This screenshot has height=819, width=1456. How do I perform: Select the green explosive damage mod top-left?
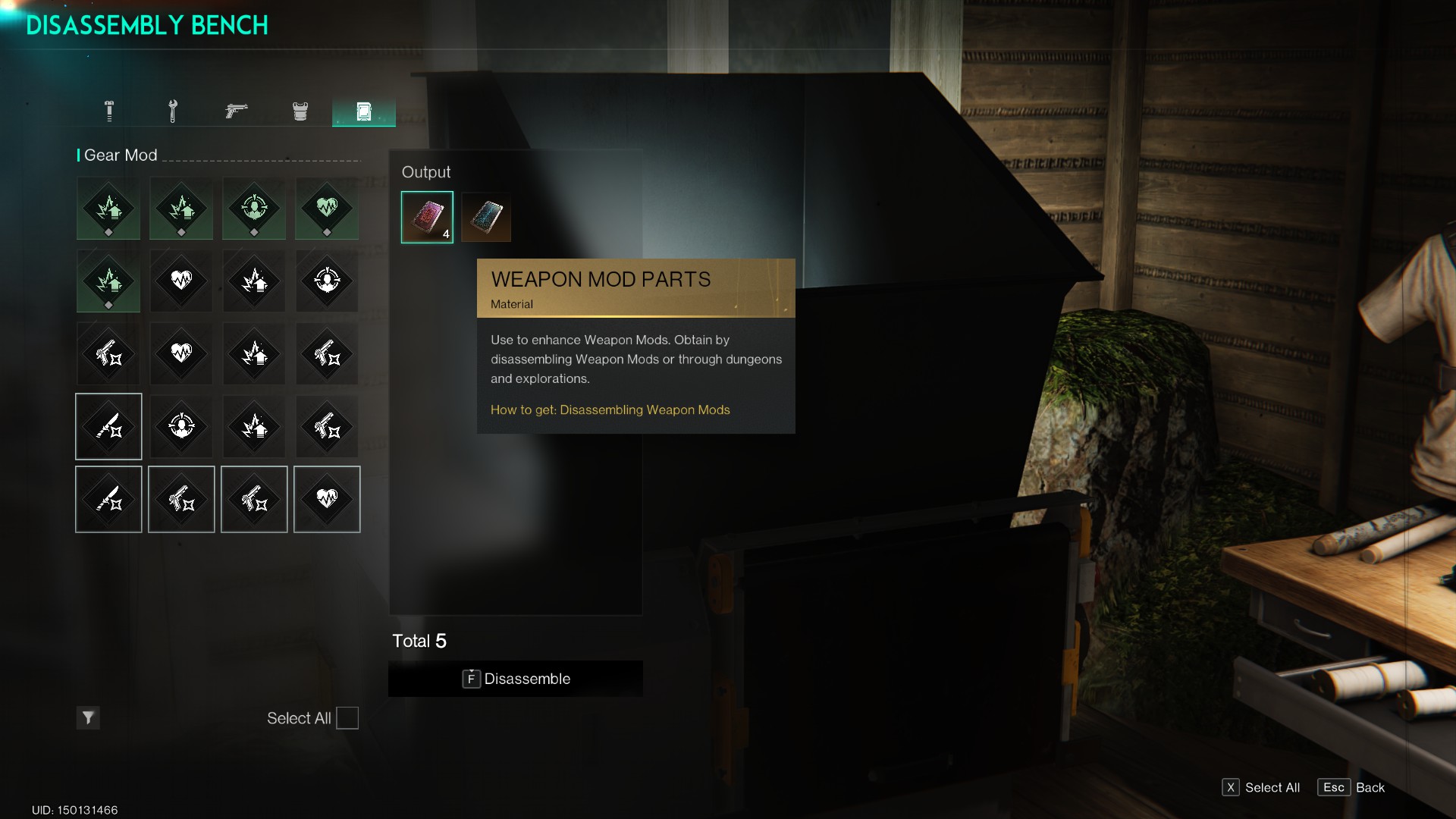[x=108, y=209]
